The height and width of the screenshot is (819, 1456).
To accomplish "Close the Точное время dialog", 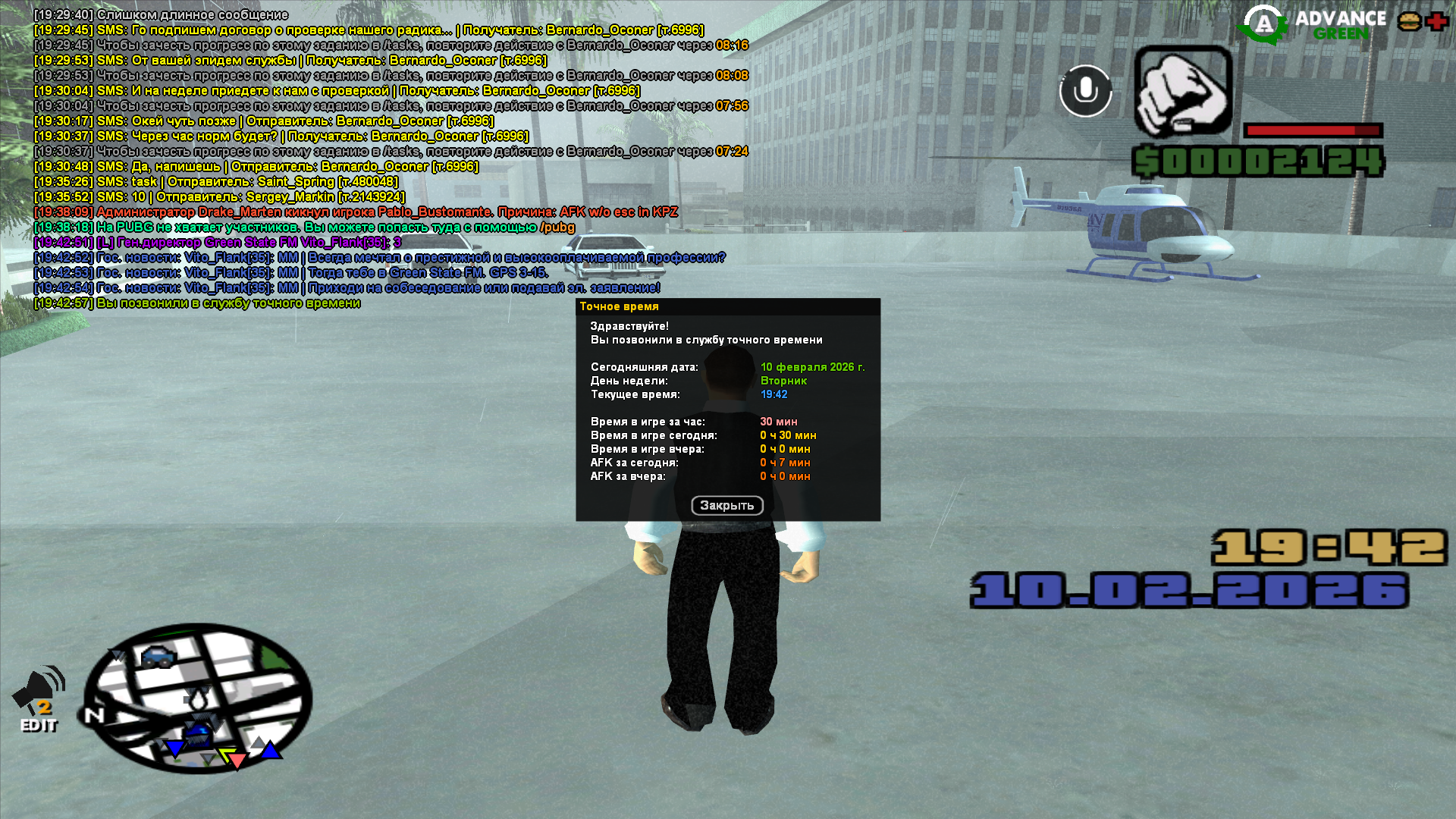I will coord(726,505).
